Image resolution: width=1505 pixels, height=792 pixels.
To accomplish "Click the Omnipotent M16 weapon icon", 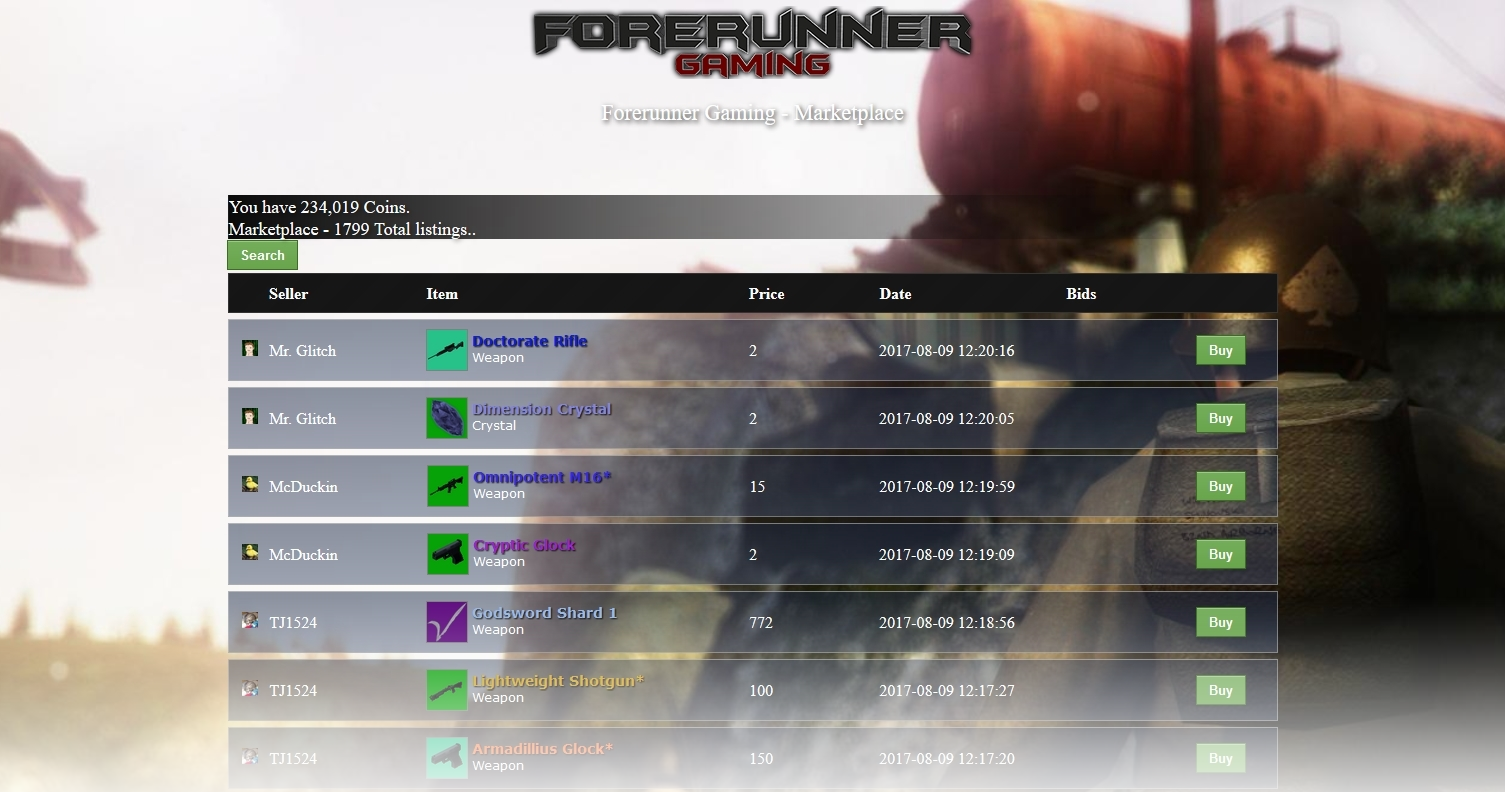I will pyautogui.click(x=447, y=485).
